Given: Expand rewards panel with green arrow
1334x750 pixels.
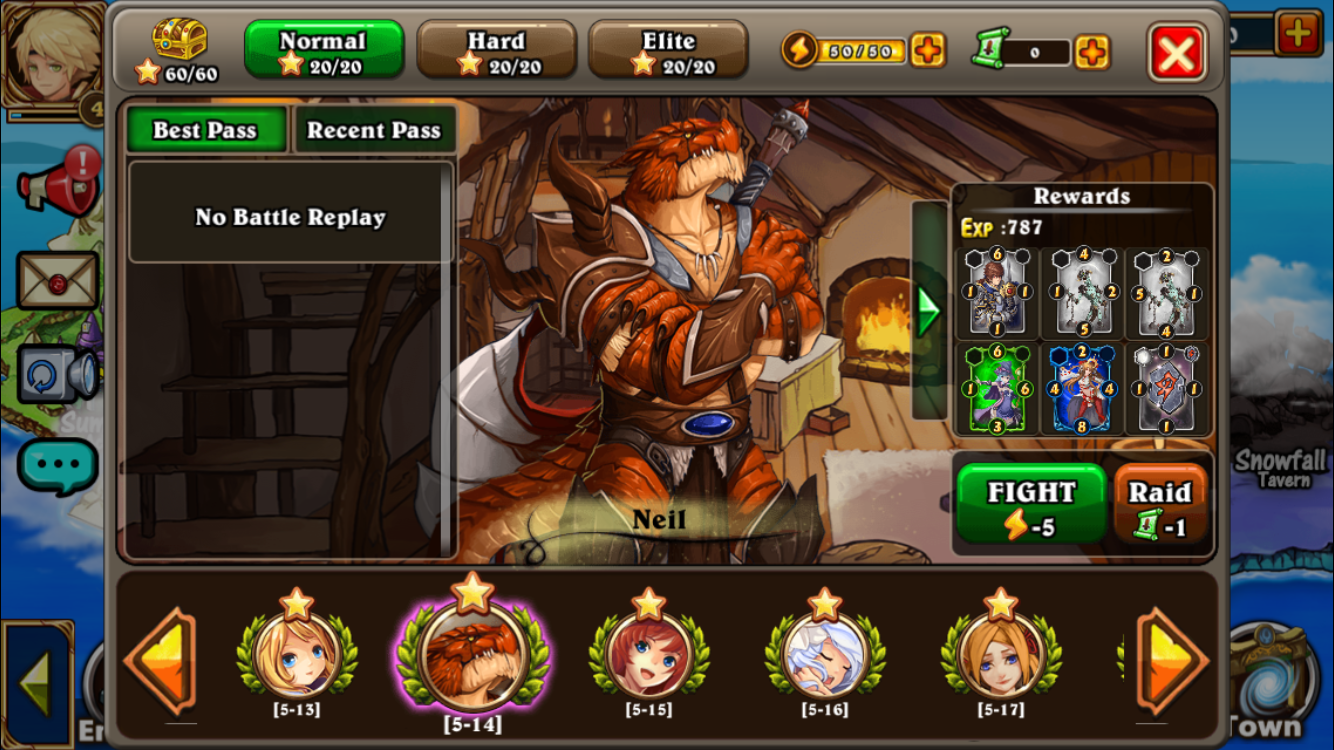Looking at the screenshot, I should [929, 311].
